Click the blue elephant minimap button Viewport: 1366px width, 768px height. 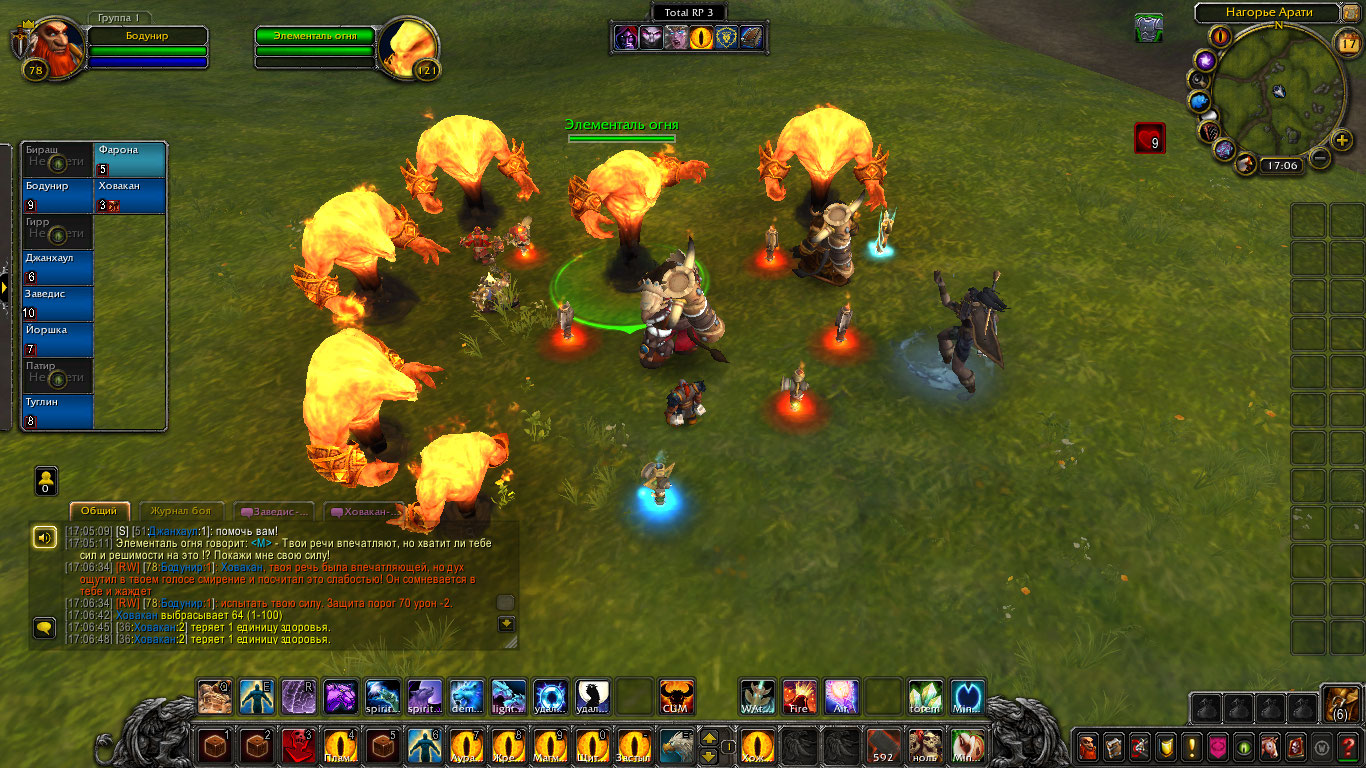1200,102
